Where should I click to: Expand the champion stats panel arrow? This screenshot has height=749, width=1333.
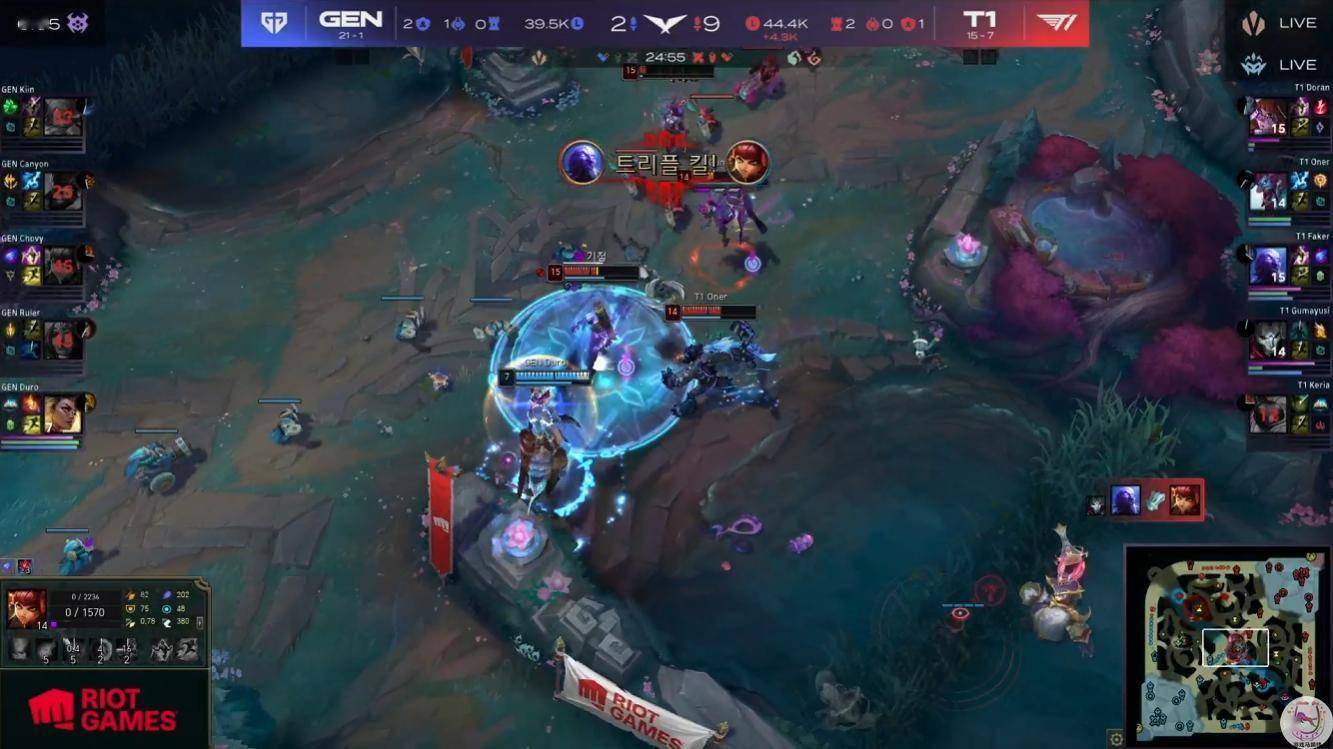[201, 622]
